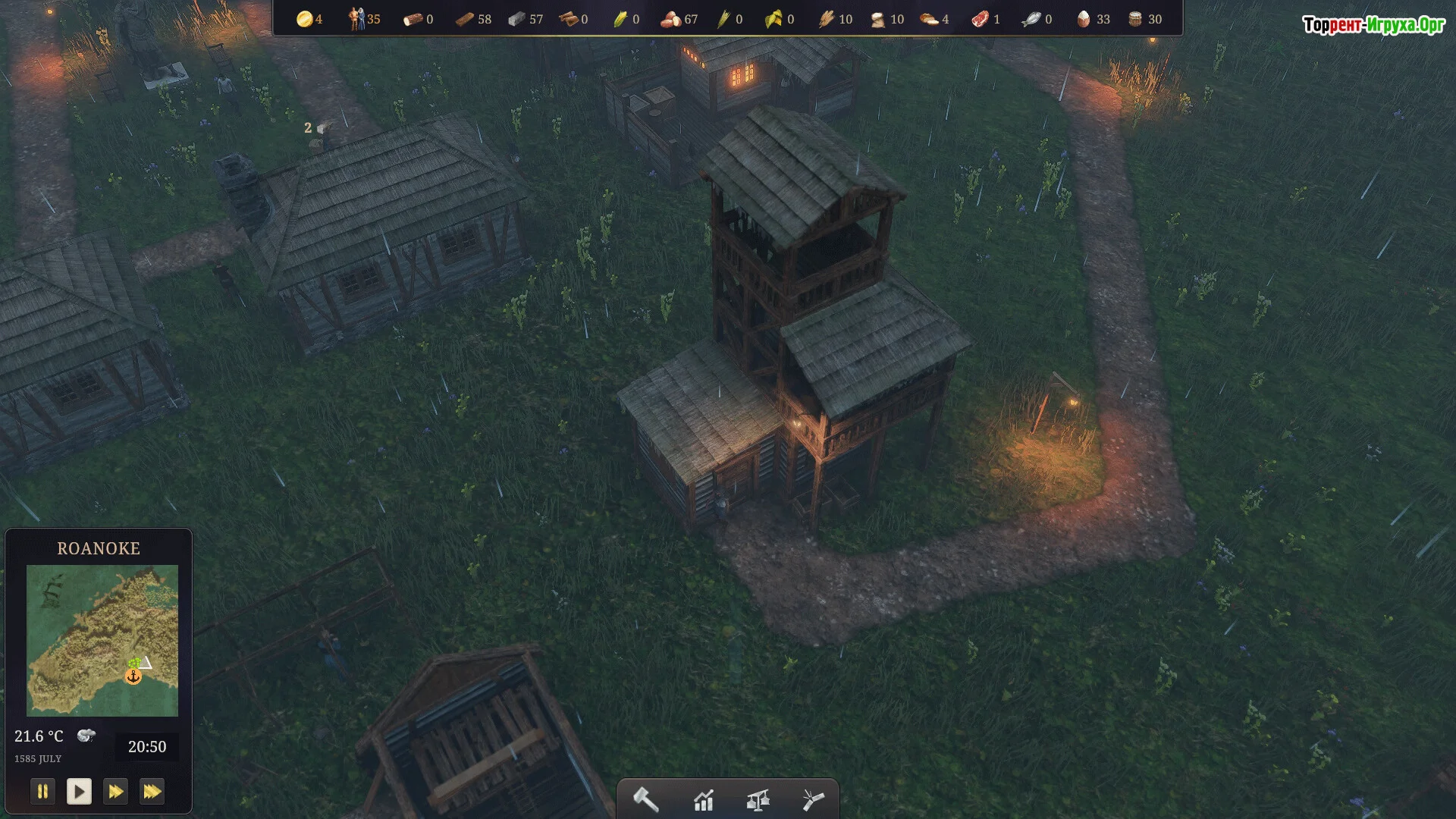Click the gold coin resource icon
This screenshot has height=819, width=1456.
click(305, 19)
